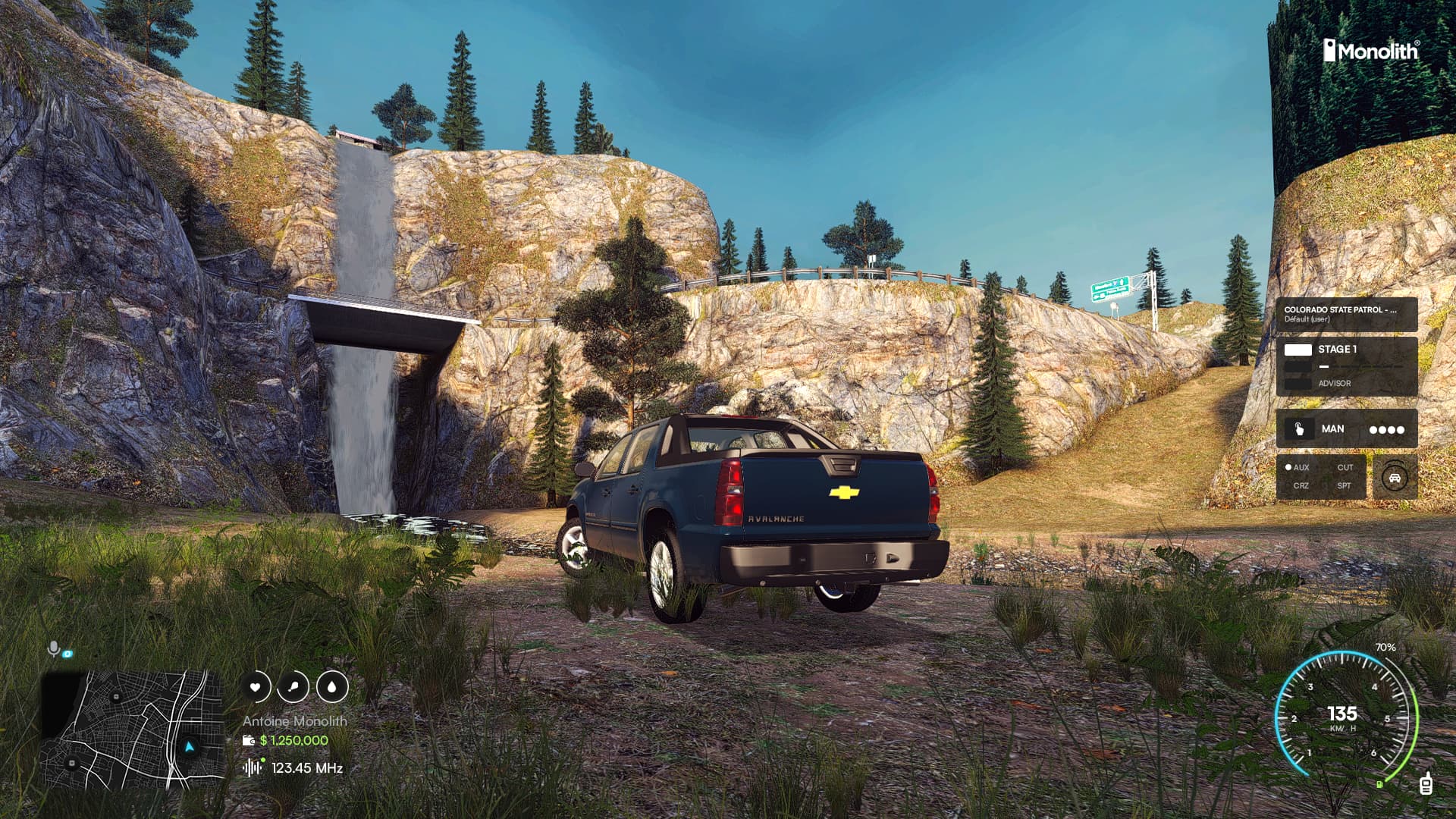Select the radio frequency waveform icon
1456x819 pixels.
pos(253,767)
